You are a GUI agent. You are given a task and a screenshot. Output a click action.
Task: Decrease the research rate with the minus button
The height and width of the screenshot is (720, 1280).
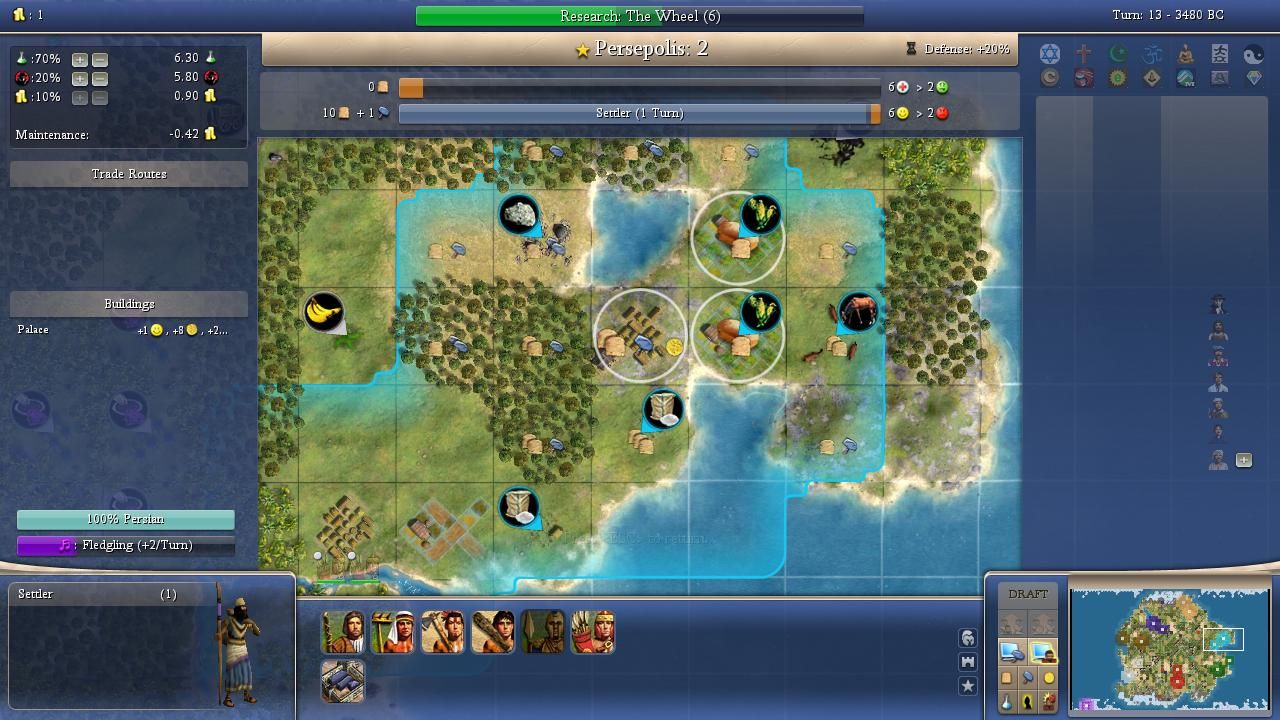(99, 59)
